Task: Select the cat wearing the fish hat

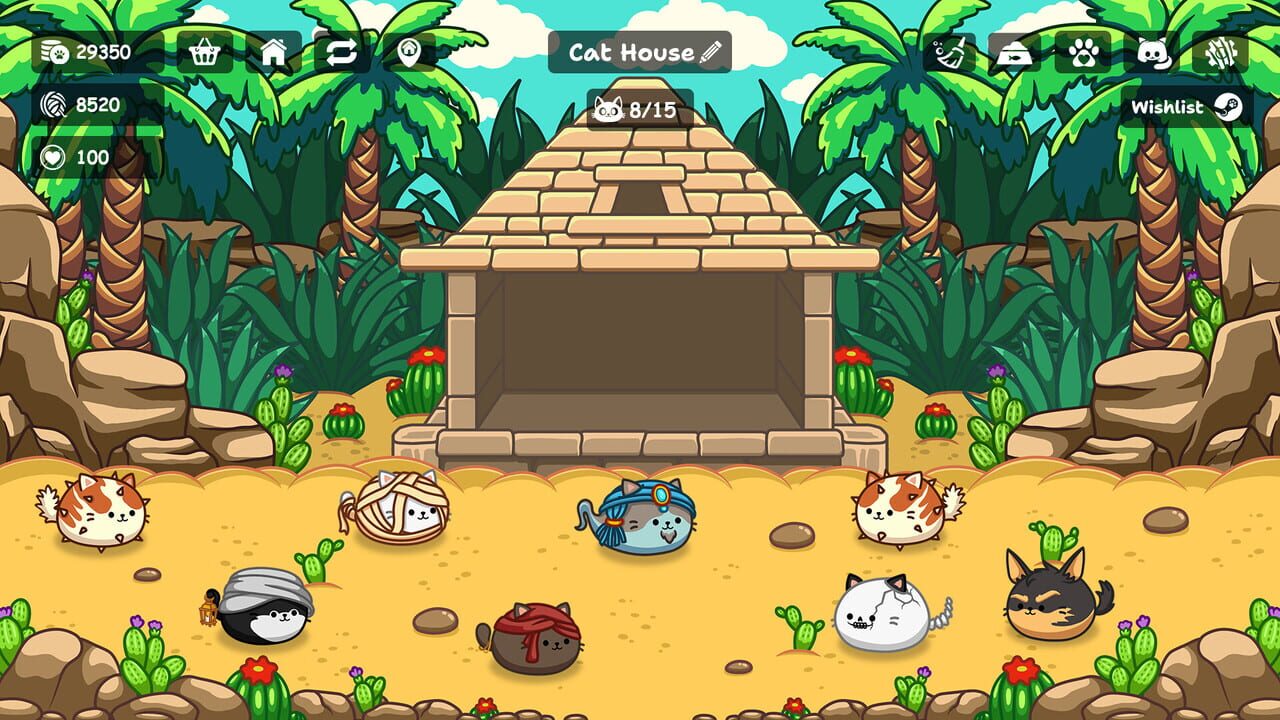Action: [x=643, y=522]
